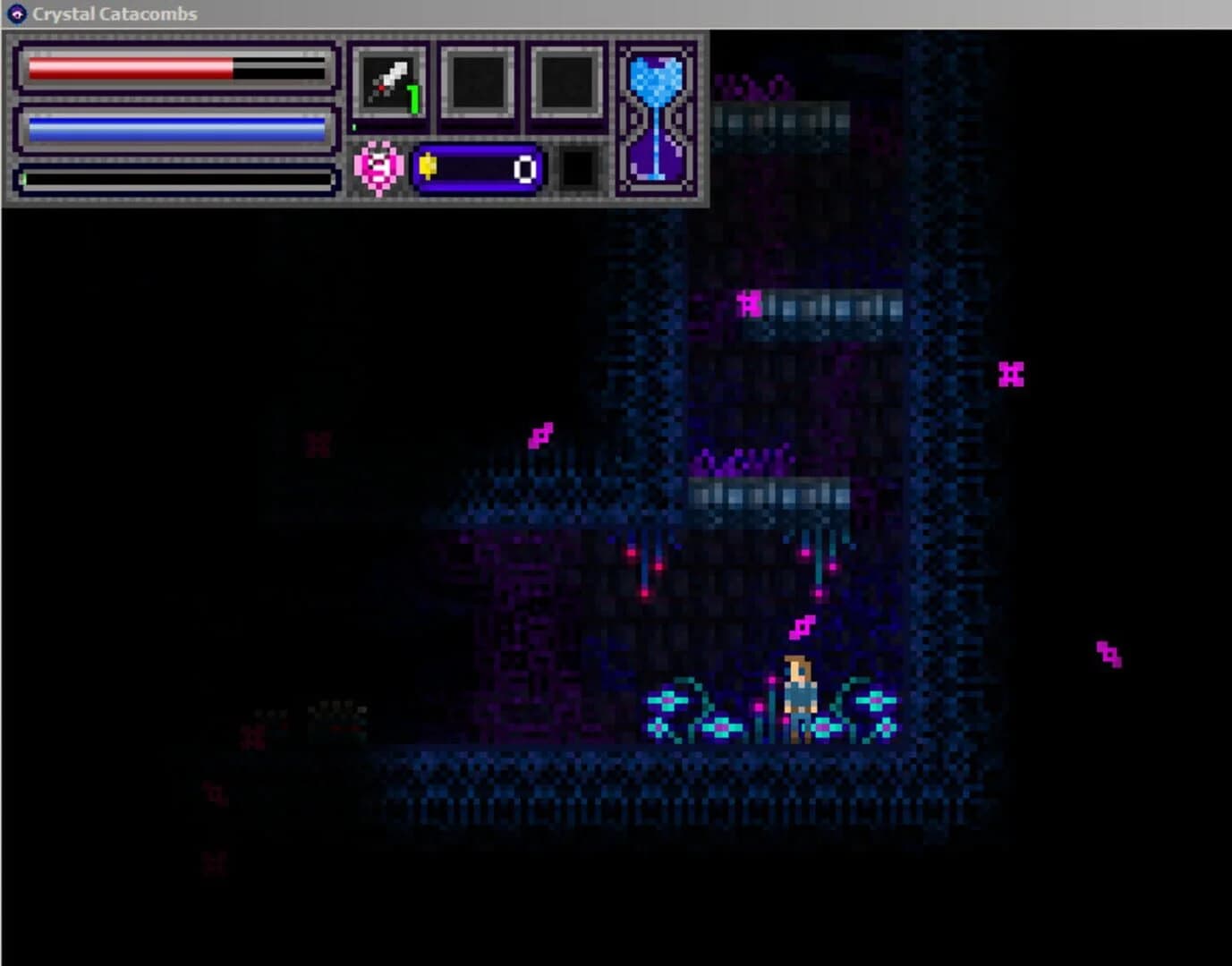Click the glowing blue flower left of player

667,702
